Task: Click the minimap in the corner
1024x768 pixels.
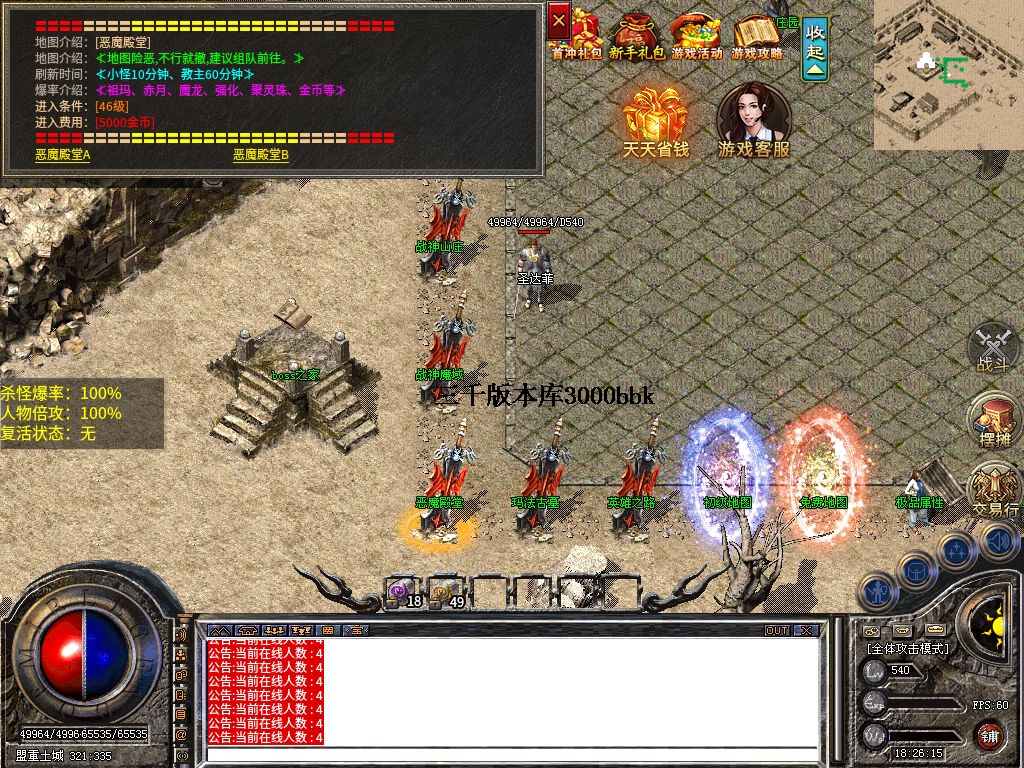Action: click(x=948, y=74)
